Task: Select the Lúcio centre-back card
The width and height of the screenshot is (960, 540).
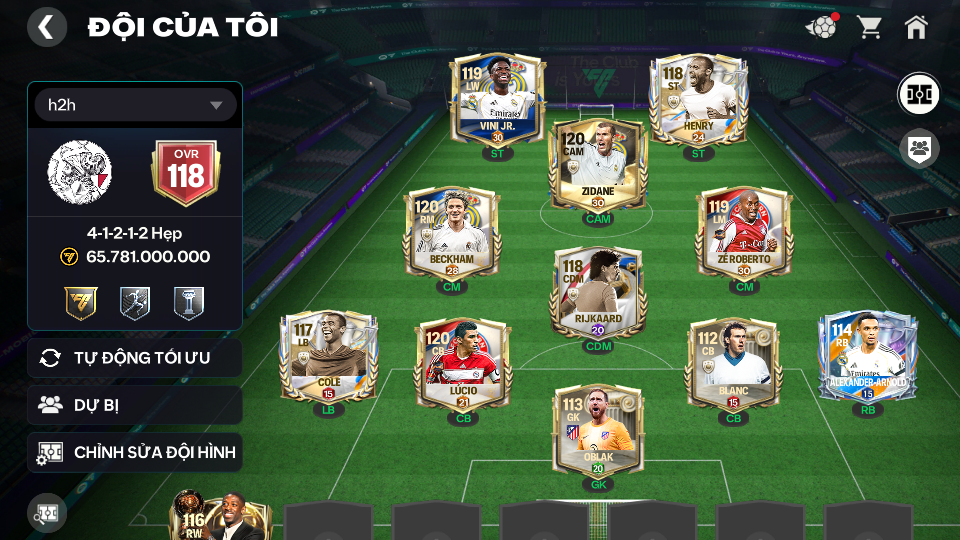Action: click(x=462, y=364)
